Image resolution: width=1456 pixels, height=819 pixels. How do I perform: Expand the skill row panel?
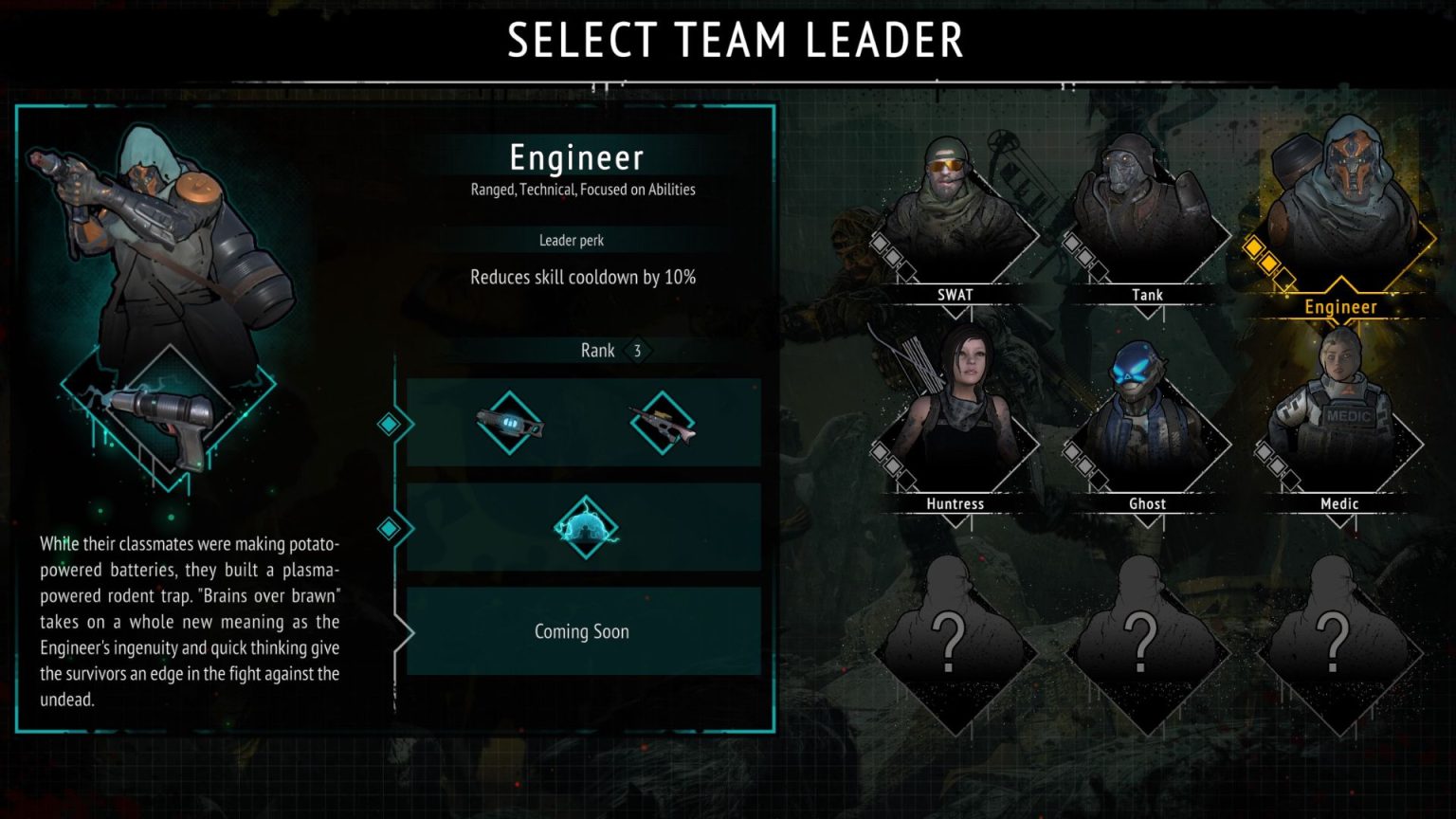click(x=583, y=529)
